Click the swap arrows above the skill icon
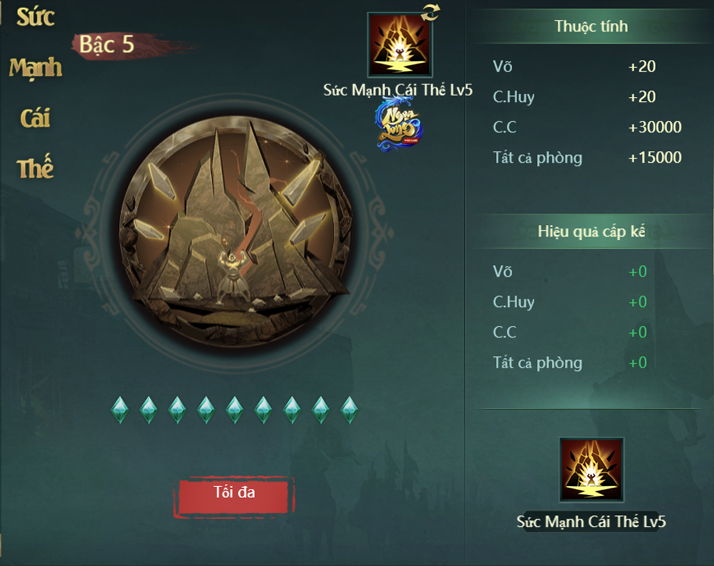 click(430, 12)
